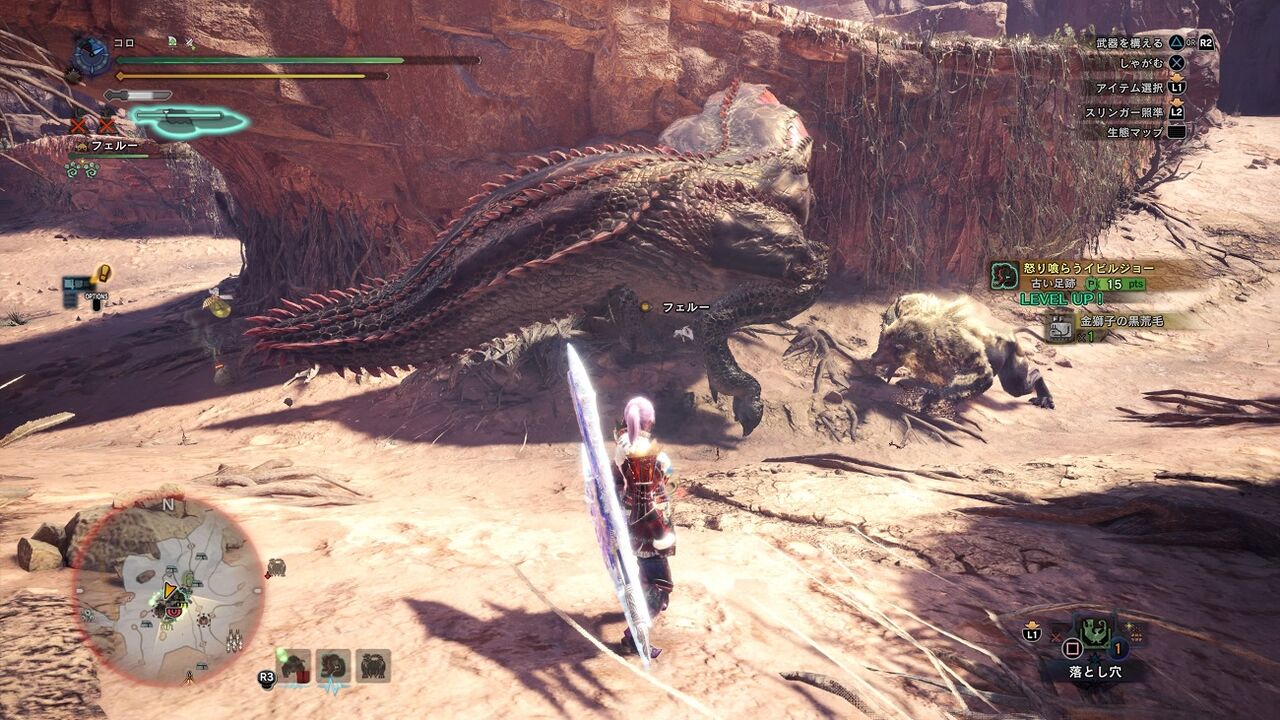The width and height of the screenshot is (1280, 720).
Task: Click the yellow footprint icon above OPTIONS
Action: (104, 274)
